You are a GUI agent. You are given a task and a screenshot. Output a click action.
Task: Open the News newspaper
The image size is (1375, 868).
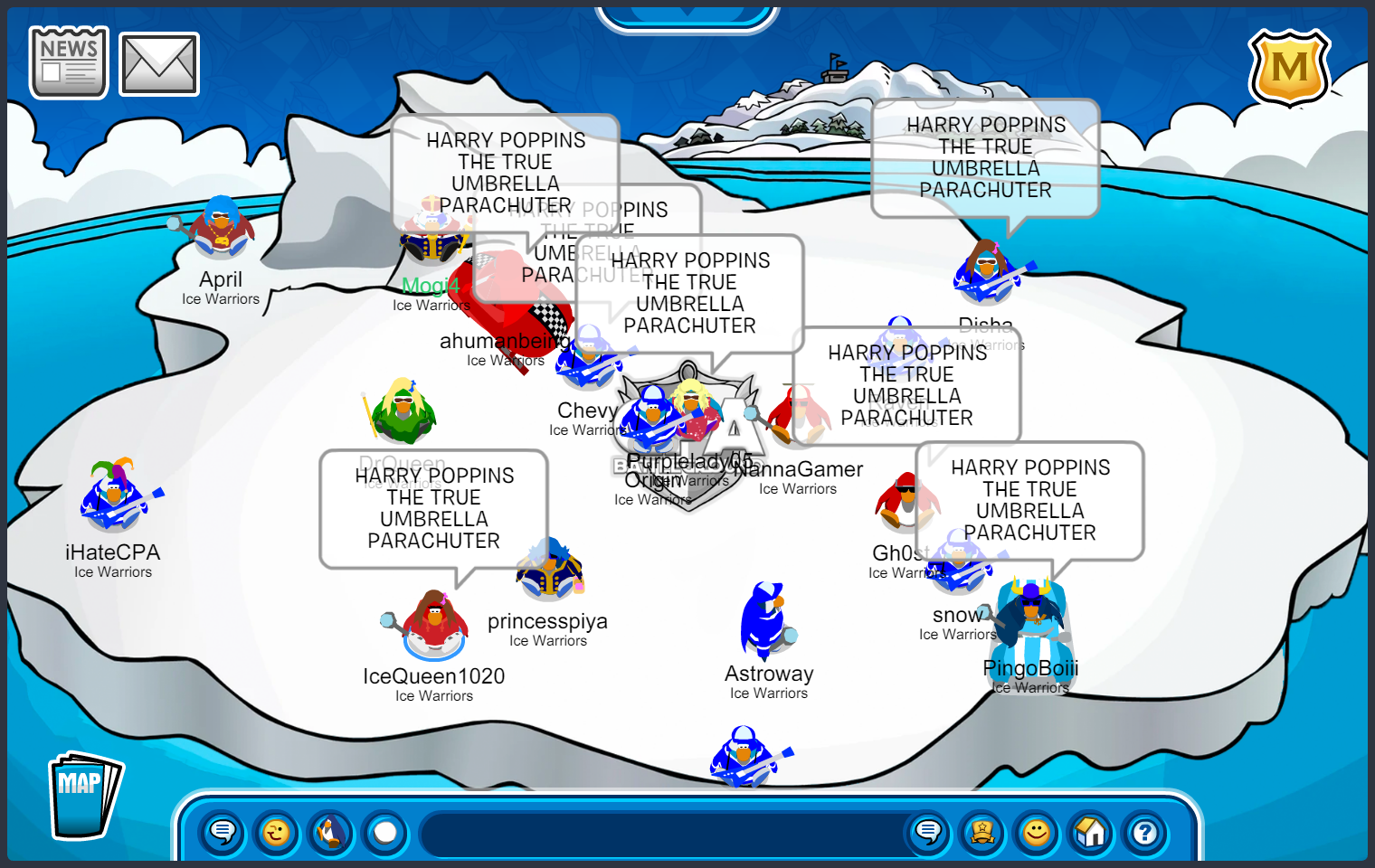click(69, 62)
